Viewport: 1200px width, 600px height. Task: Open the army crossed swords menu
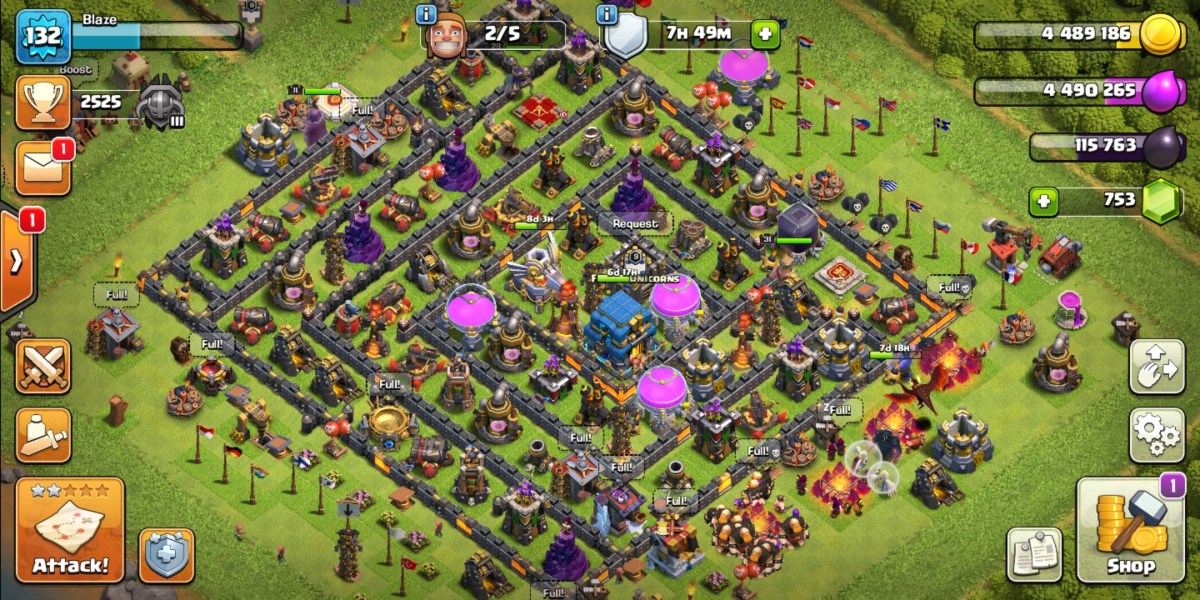click(x=43, y=367)
